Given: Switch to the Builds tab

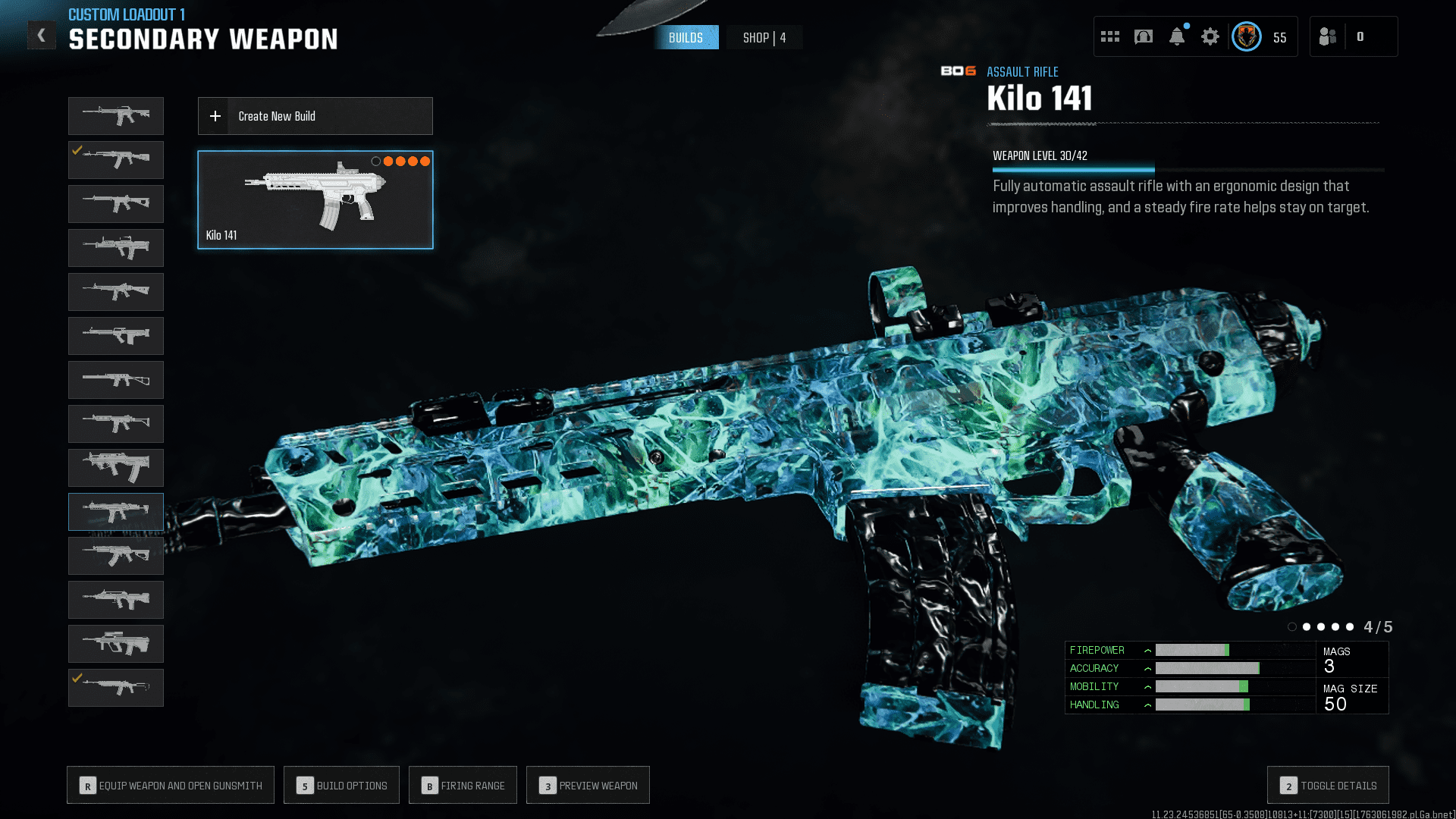Looking at the screenshot, I should (686, 37).
